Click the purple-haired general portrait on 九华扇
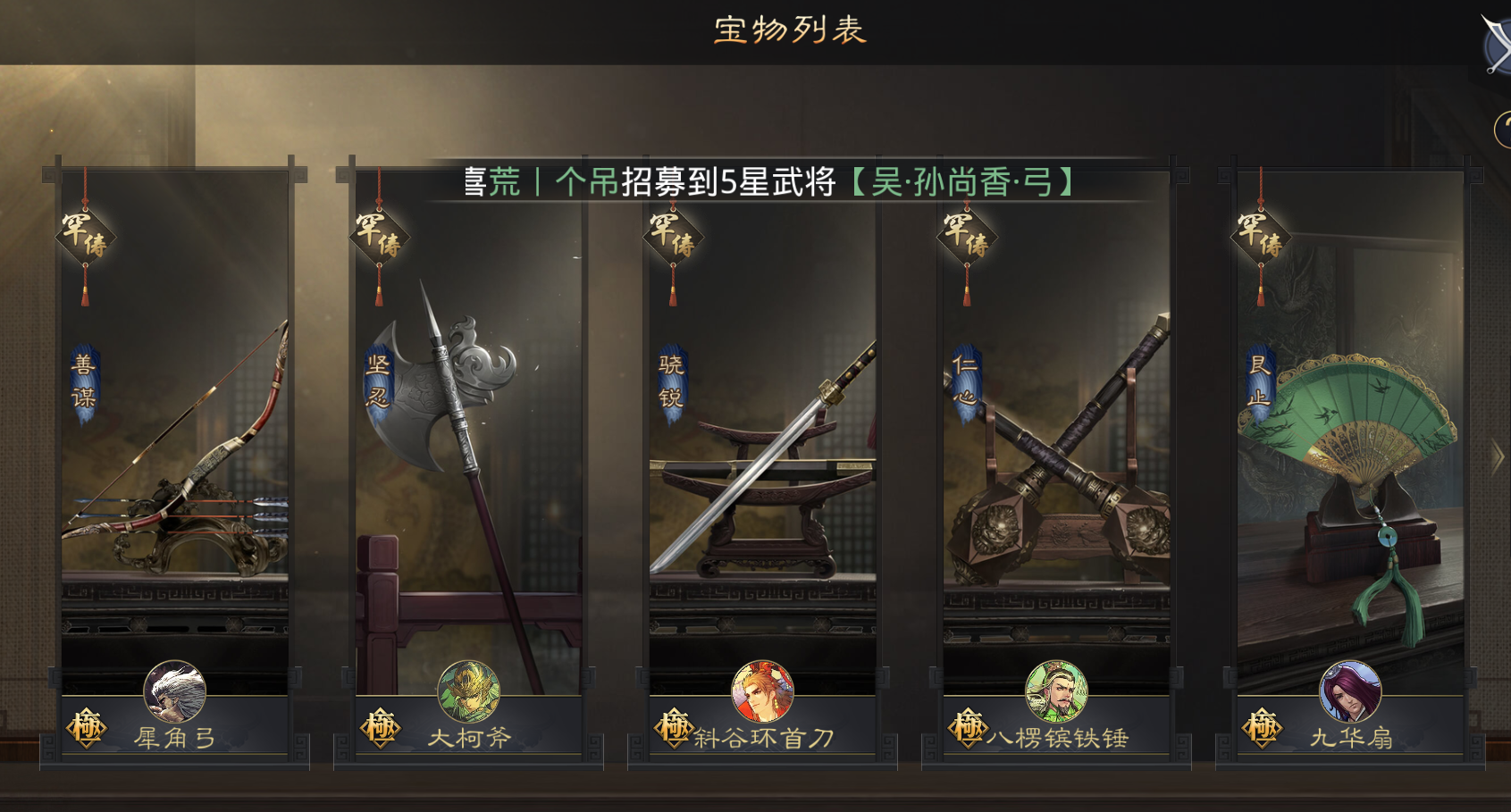The width and height of the screenshot is (1511, 812). [x=1350, y=691]
